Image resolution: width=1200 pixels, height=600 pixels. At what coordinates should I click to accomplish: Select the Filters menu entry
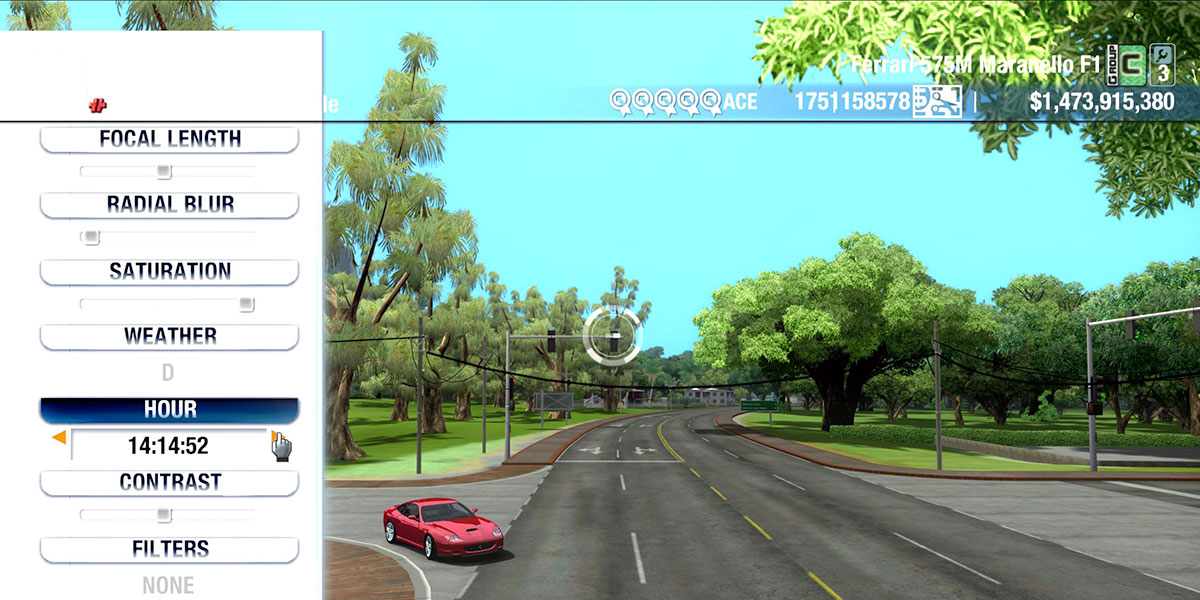point(169,549)
